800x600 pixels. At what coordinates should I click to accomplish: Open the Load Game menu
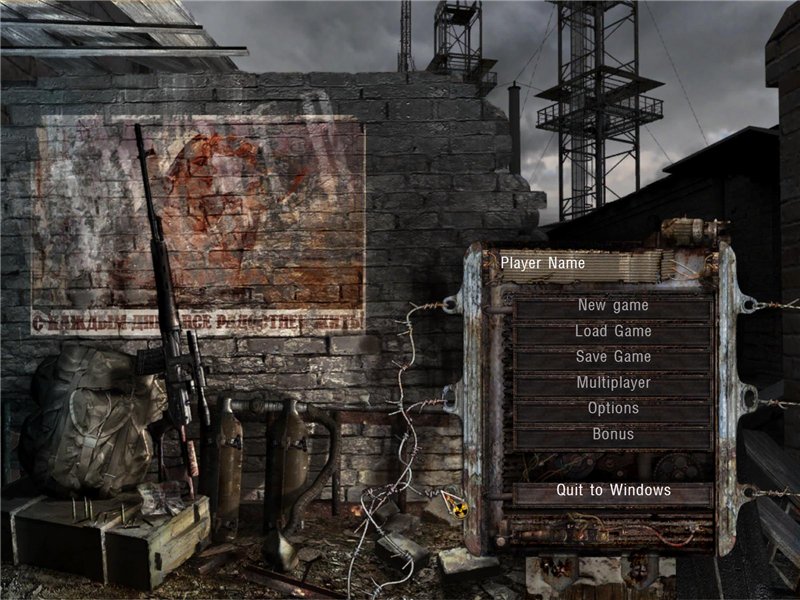[613, 332]
